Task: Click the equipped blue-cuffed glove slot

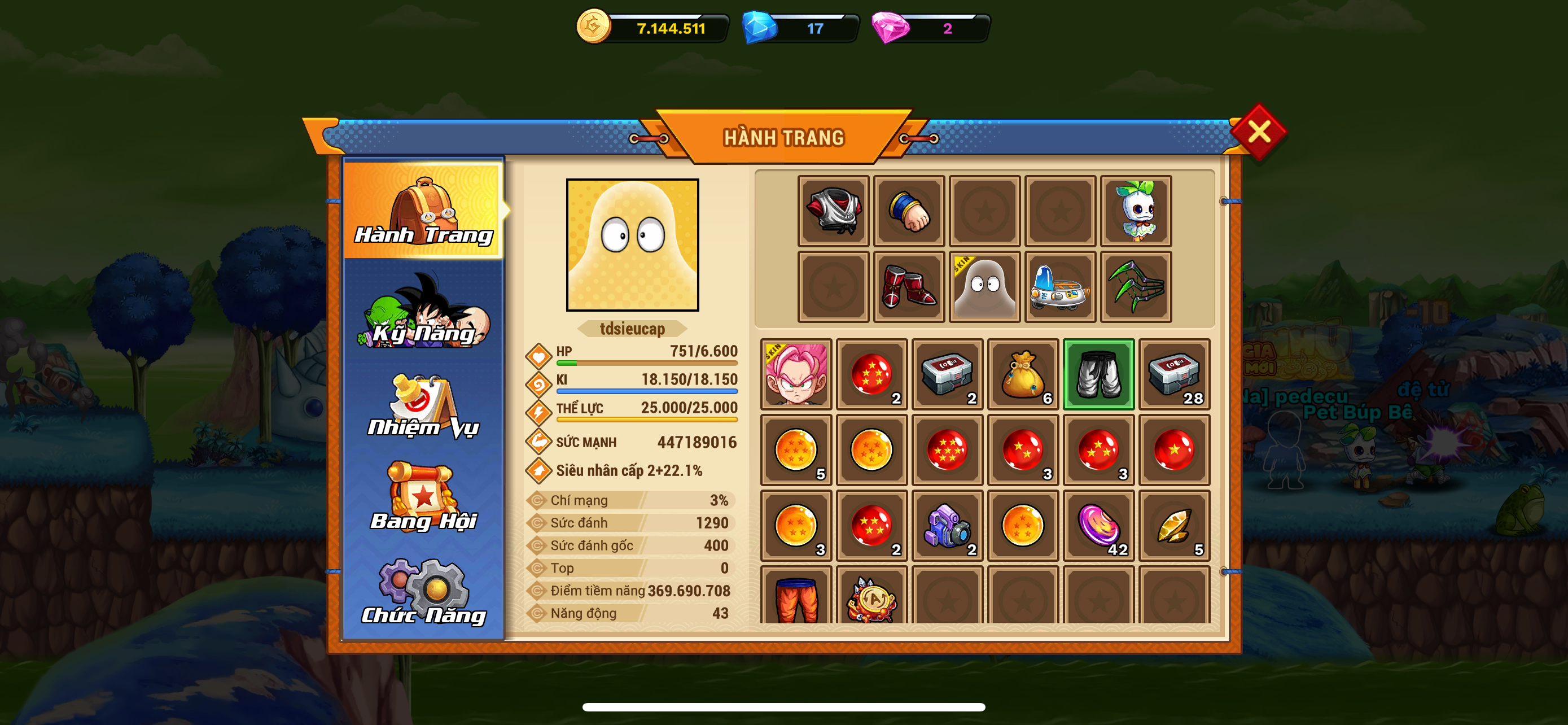Action: pyautogui.click(x=909, y=211)
